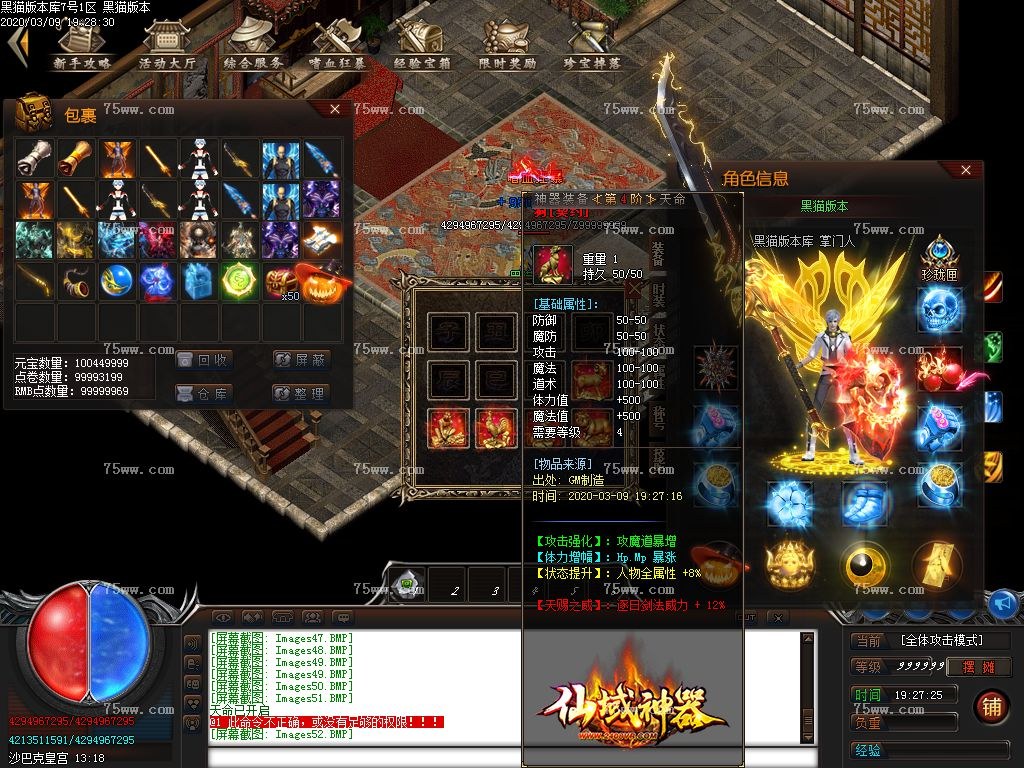Close the 角色信息 character panel
This screenshot has width=1024, height=768.
tap(966, 171)
